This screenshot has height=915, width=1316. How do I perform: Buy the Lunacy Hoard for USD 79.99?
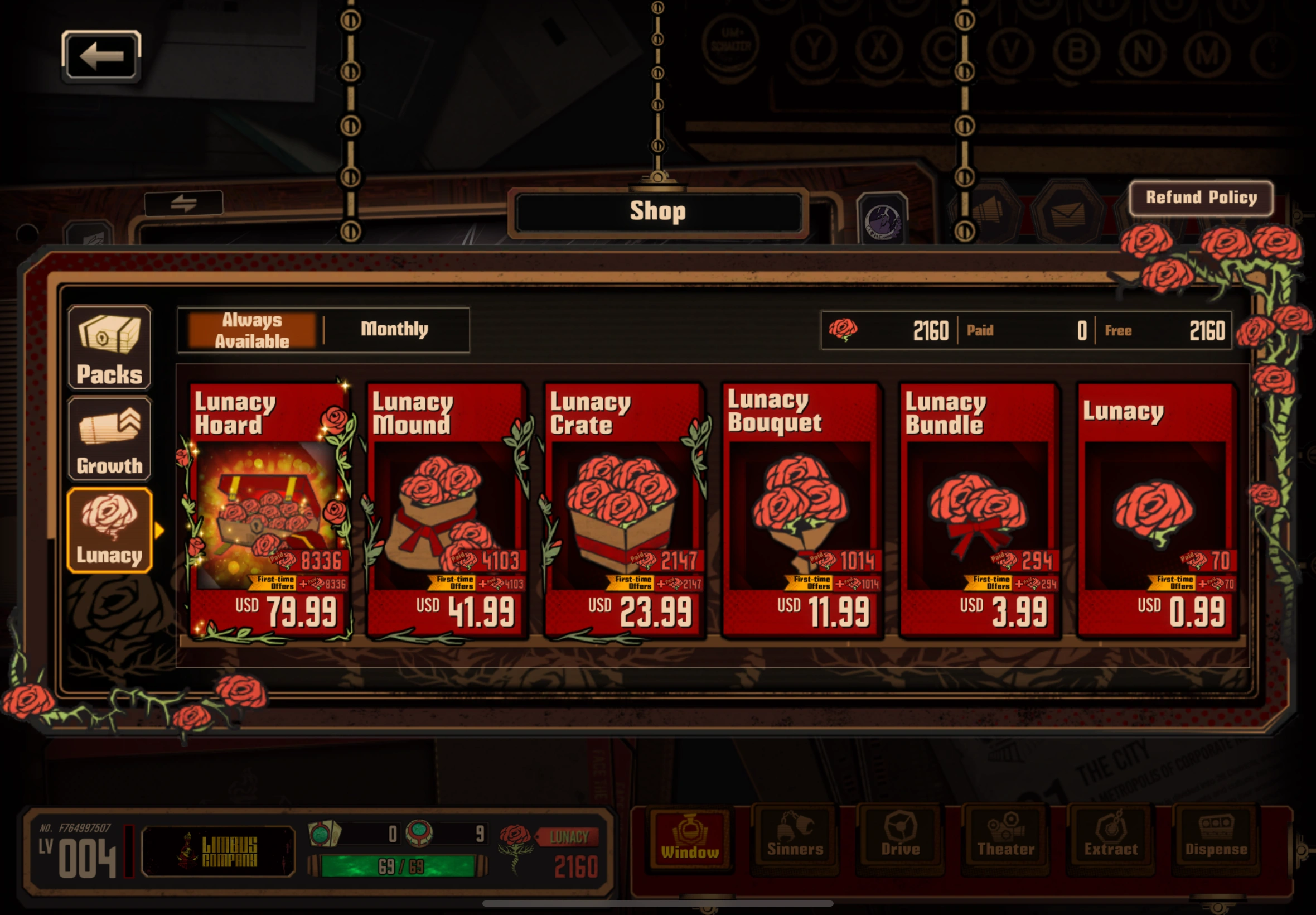[x=269, y=511]
